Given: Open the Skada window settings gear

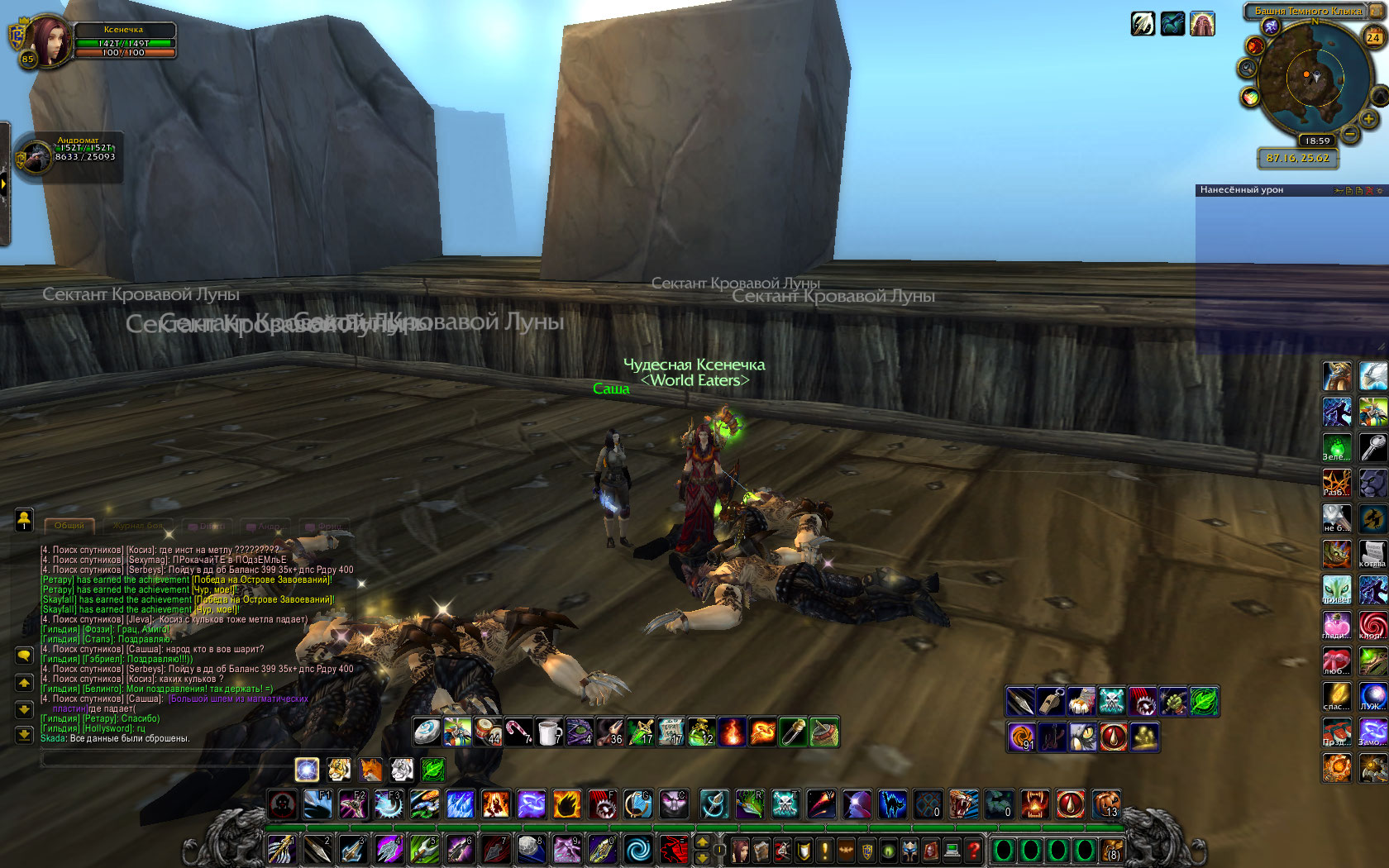Looking at the screenshot, I should pos(1379,191).
